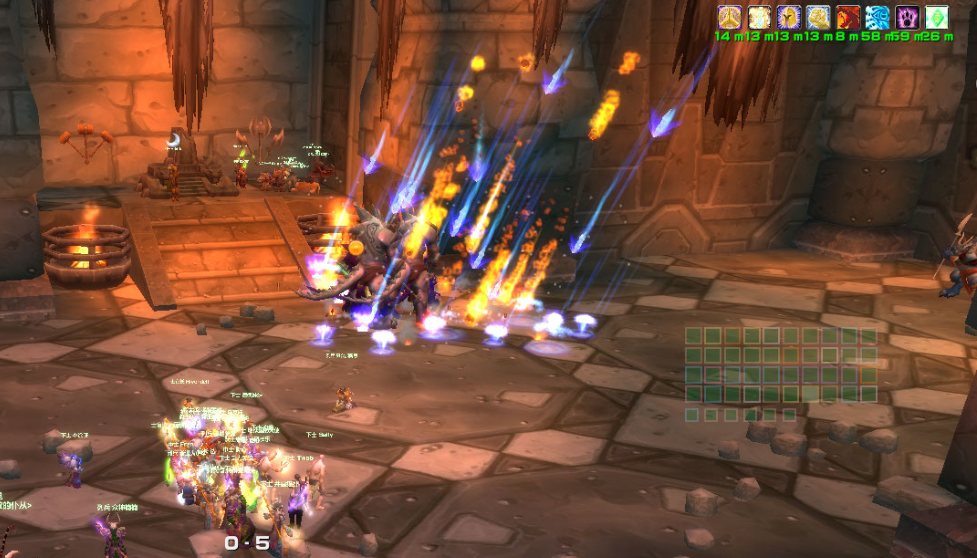Click the golden helmet blessing buff icon

pyautogui.click(x=788, y=17)
